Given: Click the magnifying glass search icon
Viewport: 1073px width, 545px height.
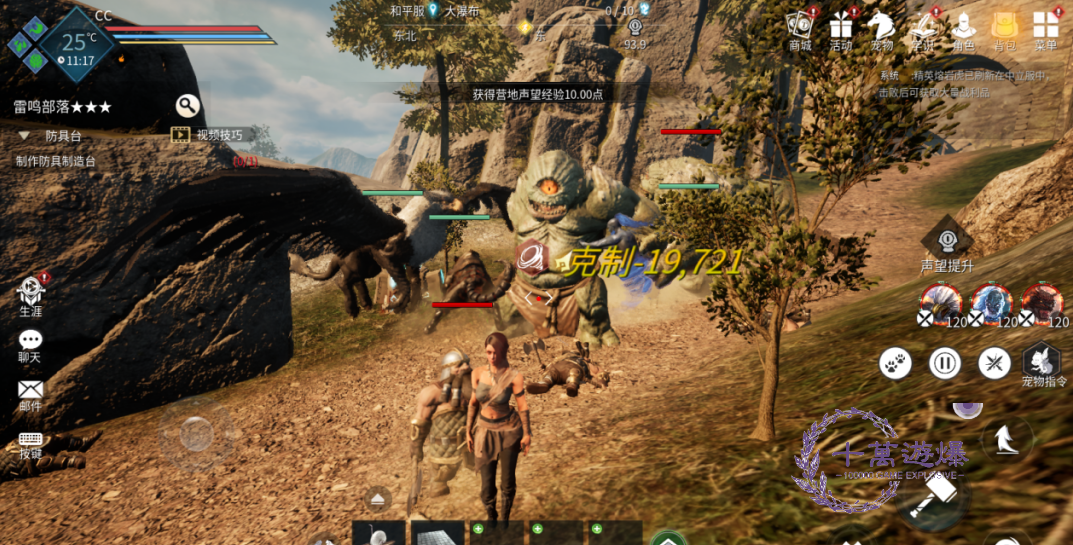Looking at the screenshot, I should point(187,105).
